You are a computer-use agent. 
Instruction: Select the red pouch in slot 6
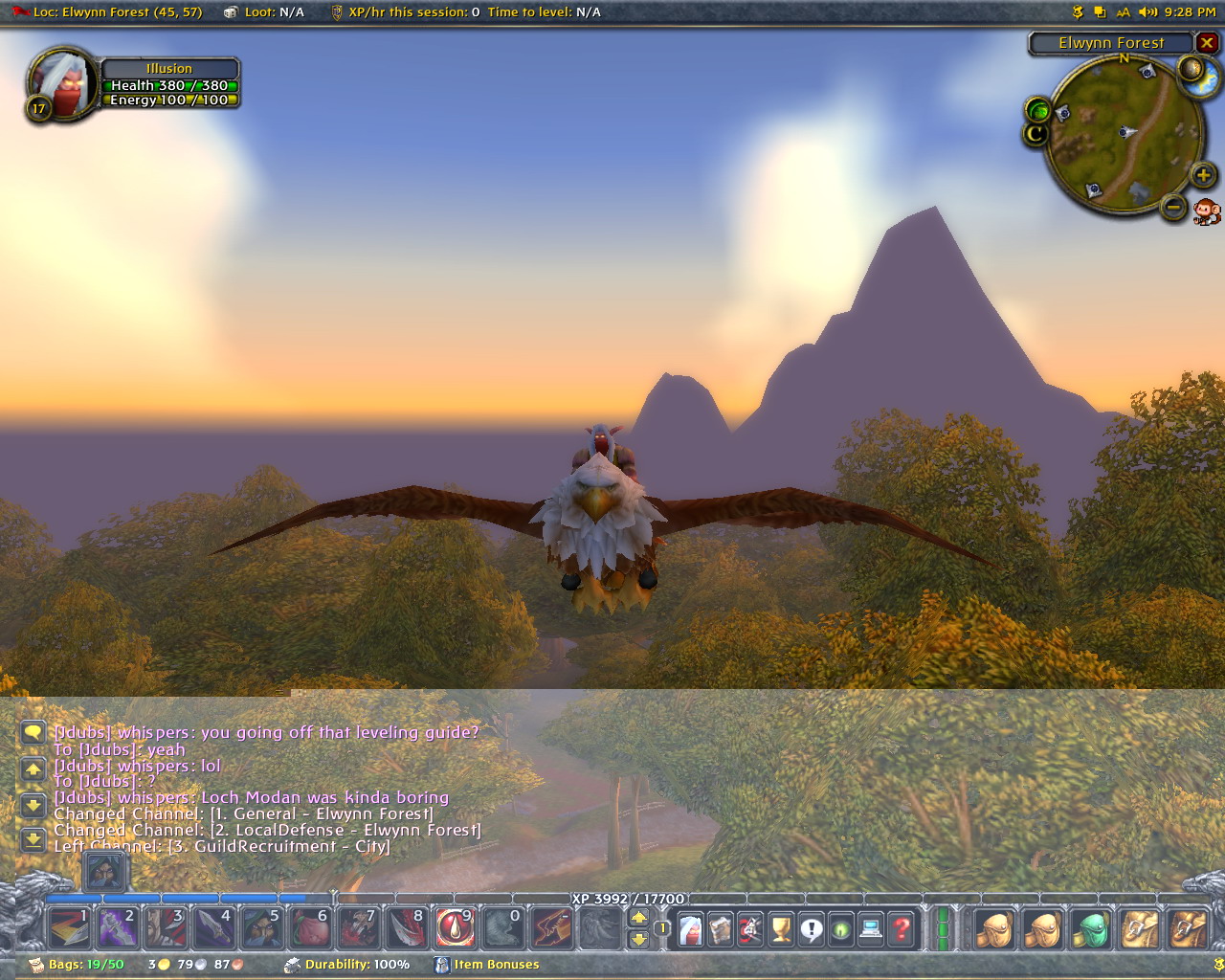coord(310,927)
